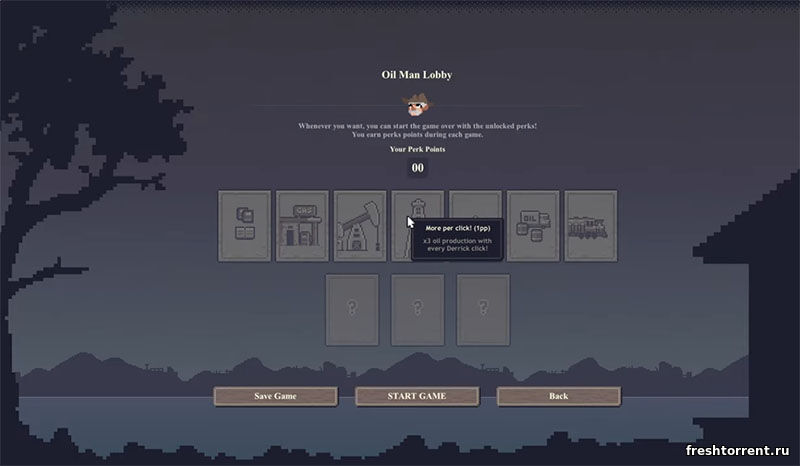Start the game from the lobby

tap(416, 396)
